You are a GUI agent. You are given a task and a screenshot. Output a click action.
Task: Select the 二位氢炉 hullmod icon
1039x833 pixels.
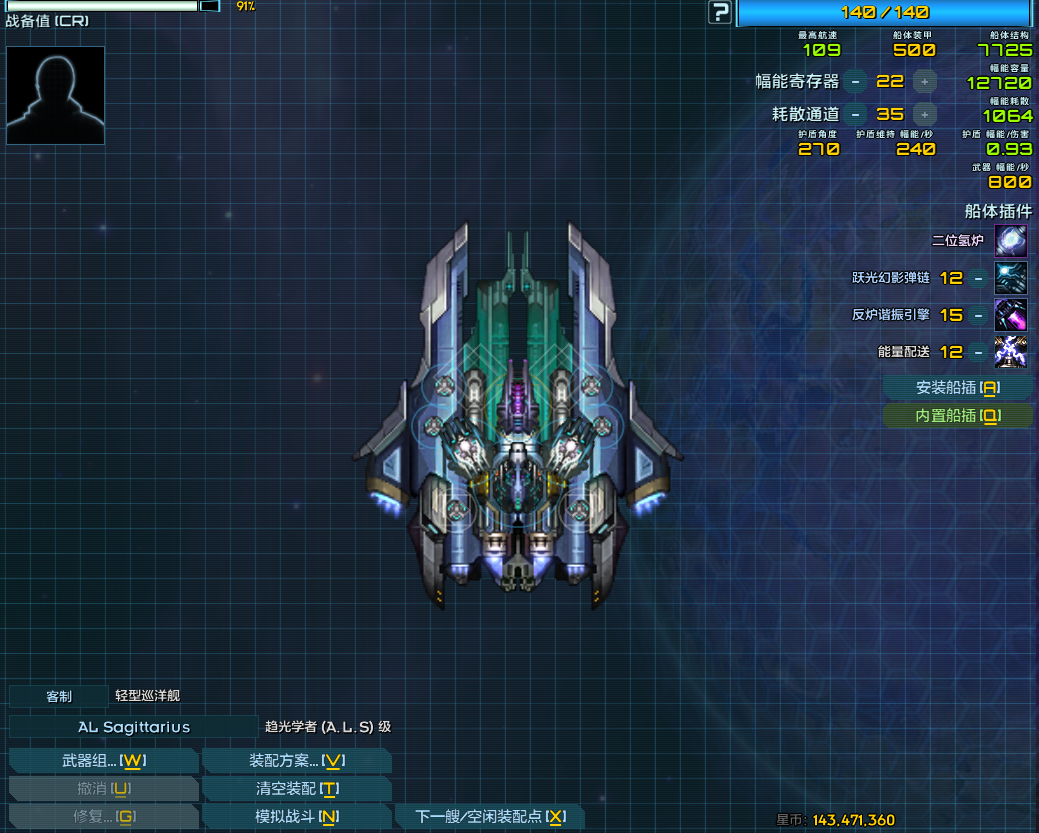click(1011, 241)
